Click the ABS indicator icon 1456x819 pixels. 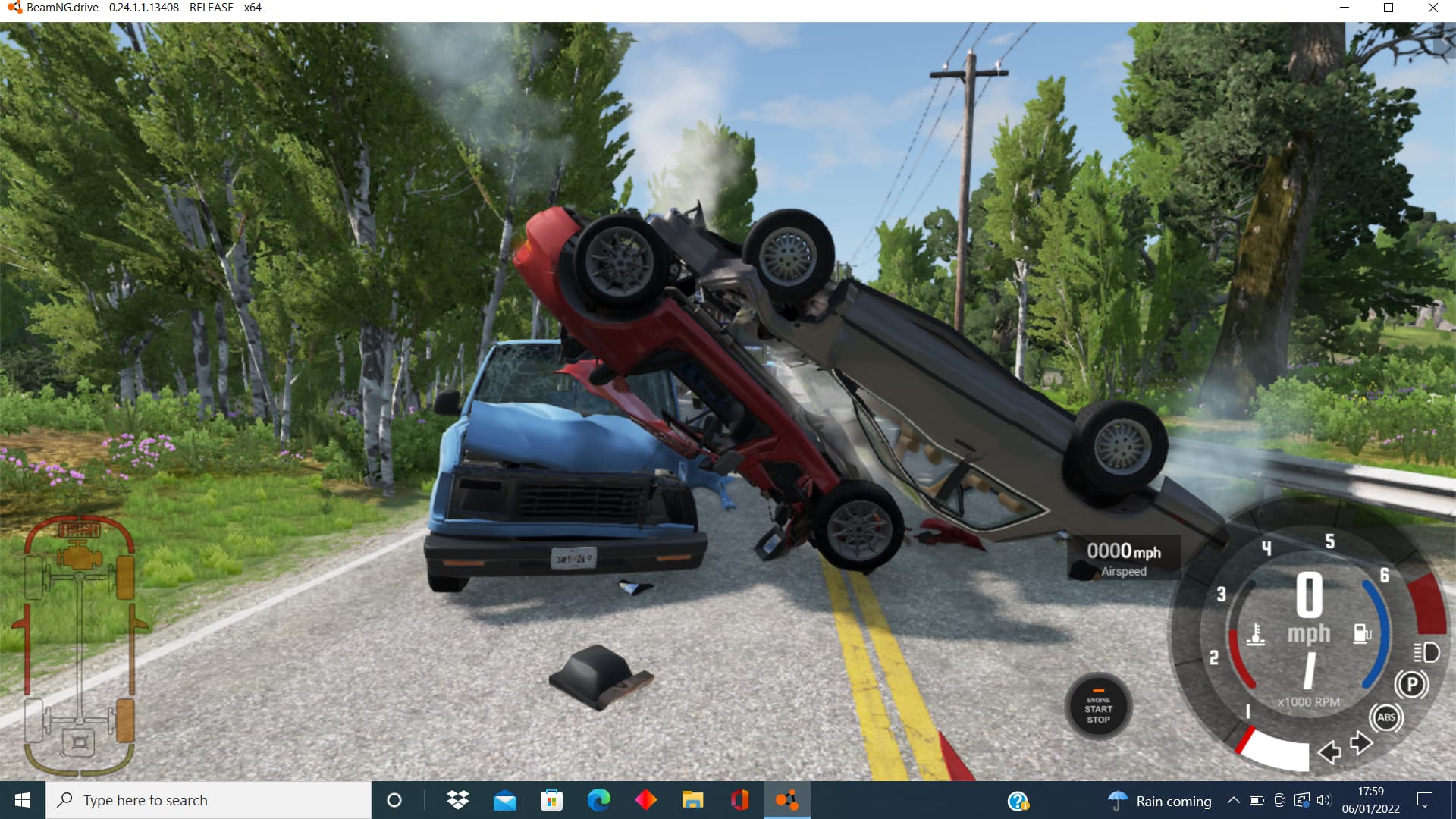1386,717
